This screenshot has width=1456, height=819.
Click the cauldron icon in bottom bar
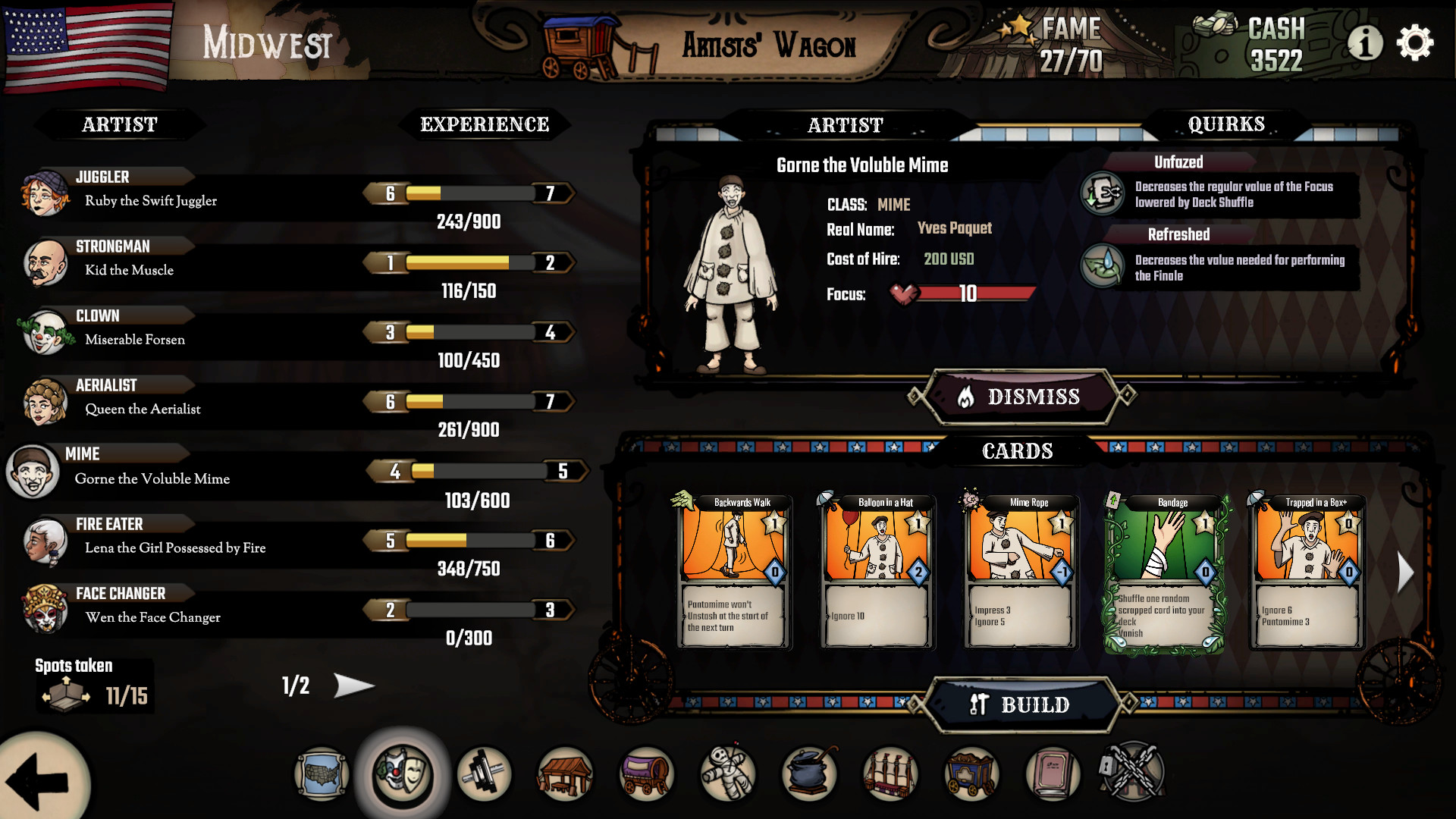pyautogui.click(x=808, y=775)
